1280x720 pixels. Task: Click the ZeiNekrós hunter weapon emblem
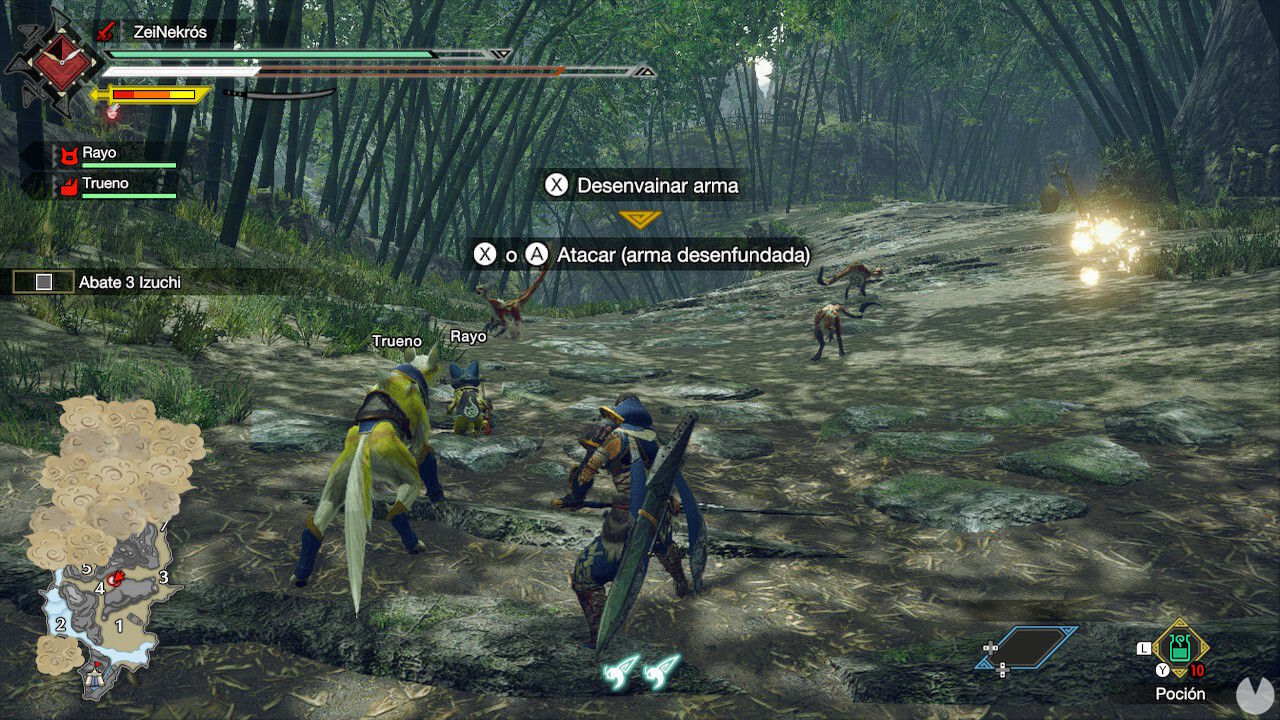pyautogui.click(x=51, y=62)
